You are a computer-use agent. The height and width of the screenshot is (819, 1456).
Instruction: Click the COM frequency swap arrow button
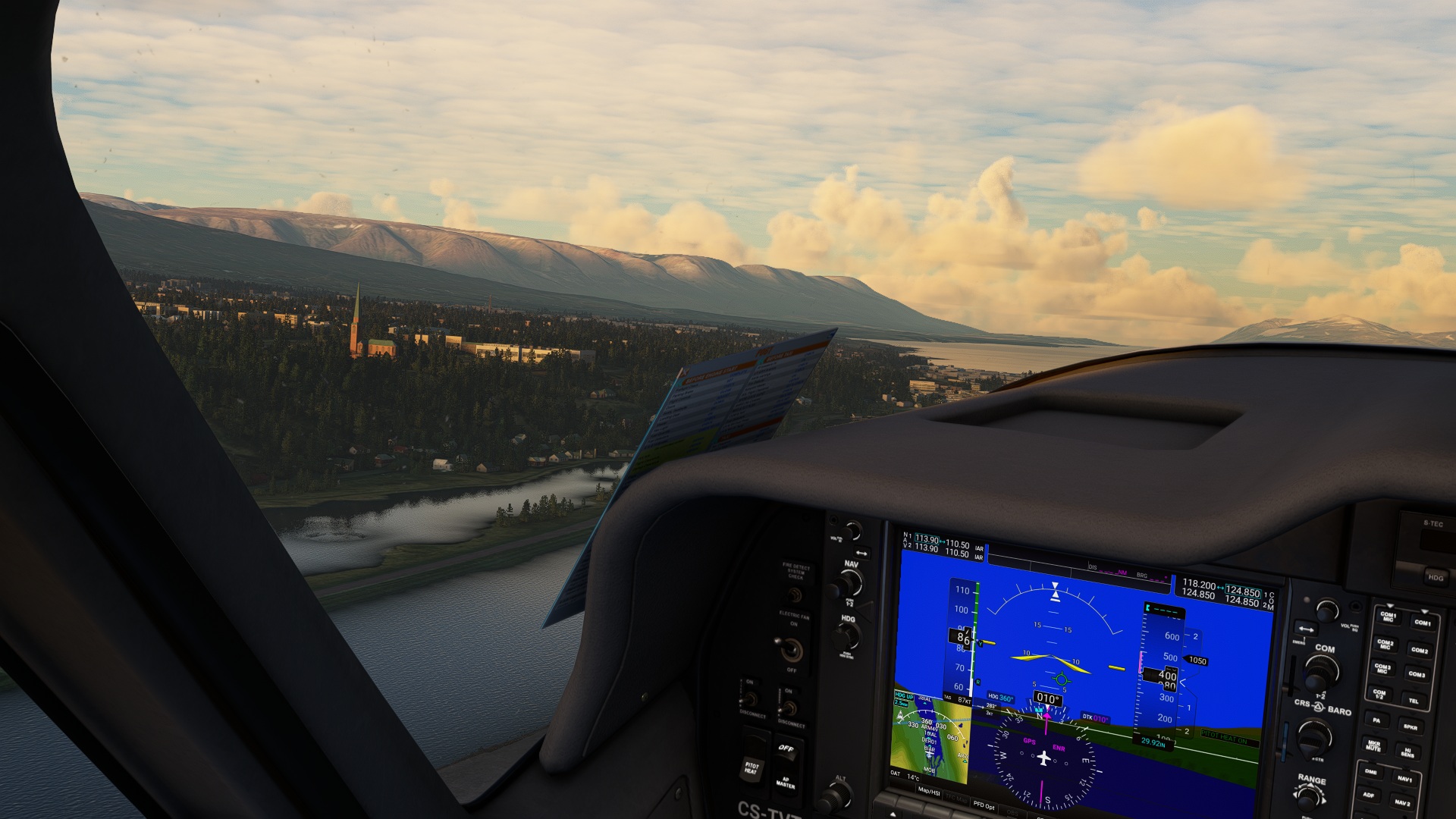tap(1306, 629)
